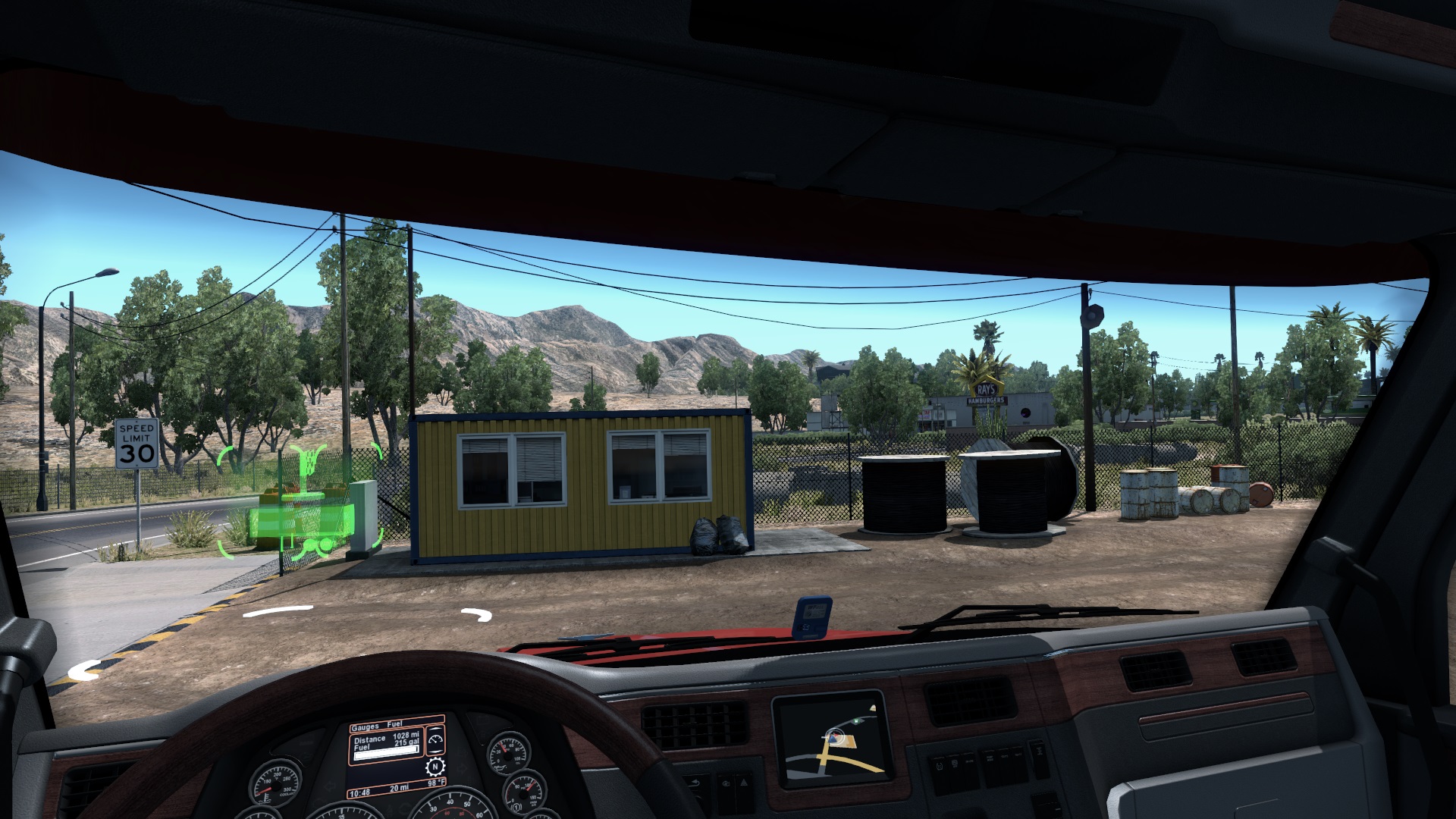This screenshot has width=1456, height=819.
Task: Select the green holographic activation marker
Action: pos(301,503)
